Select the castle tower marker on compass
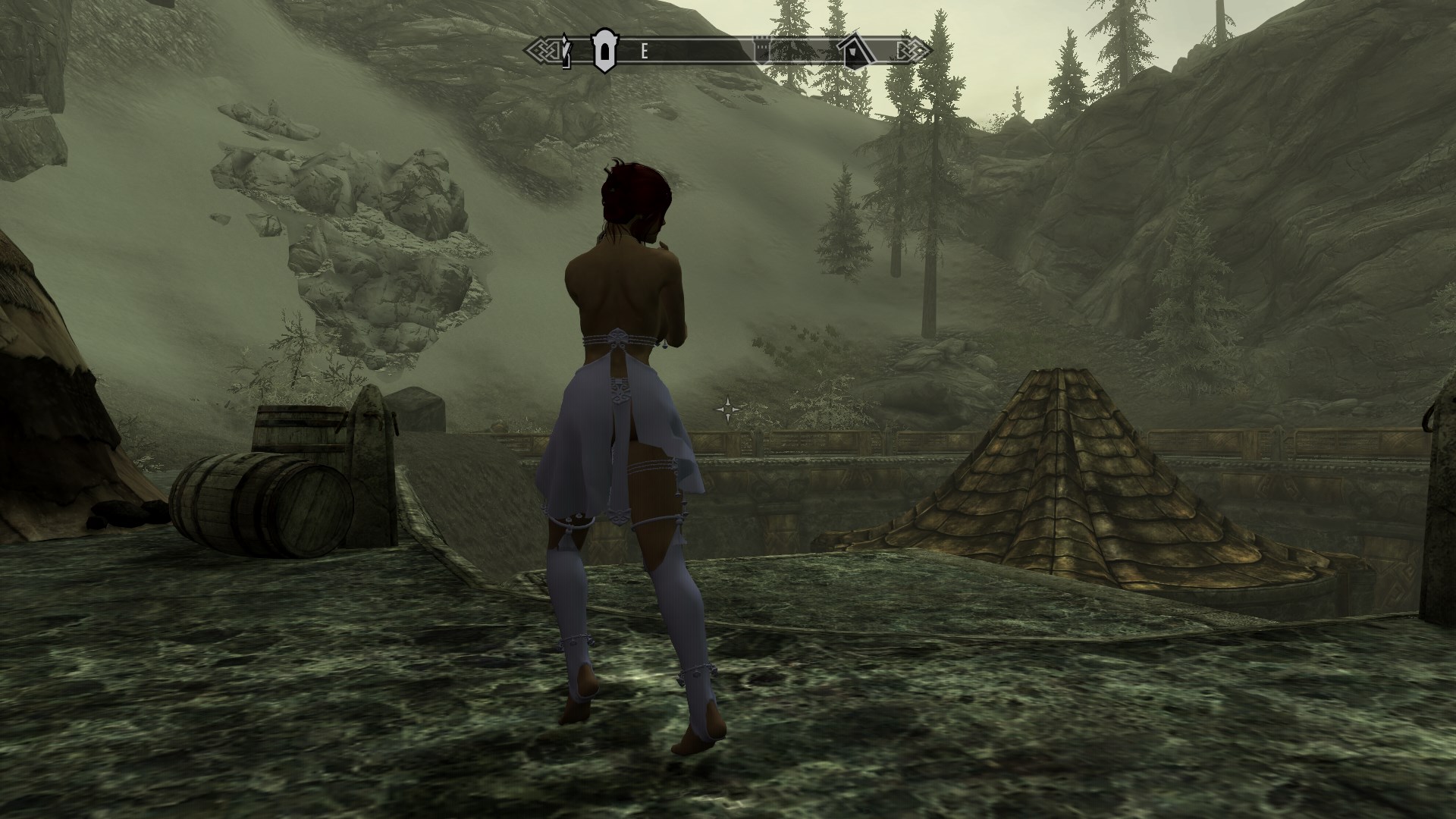The height and width of the screenshot is (819, 1456). pyautogui.click(x=761, y=50)
